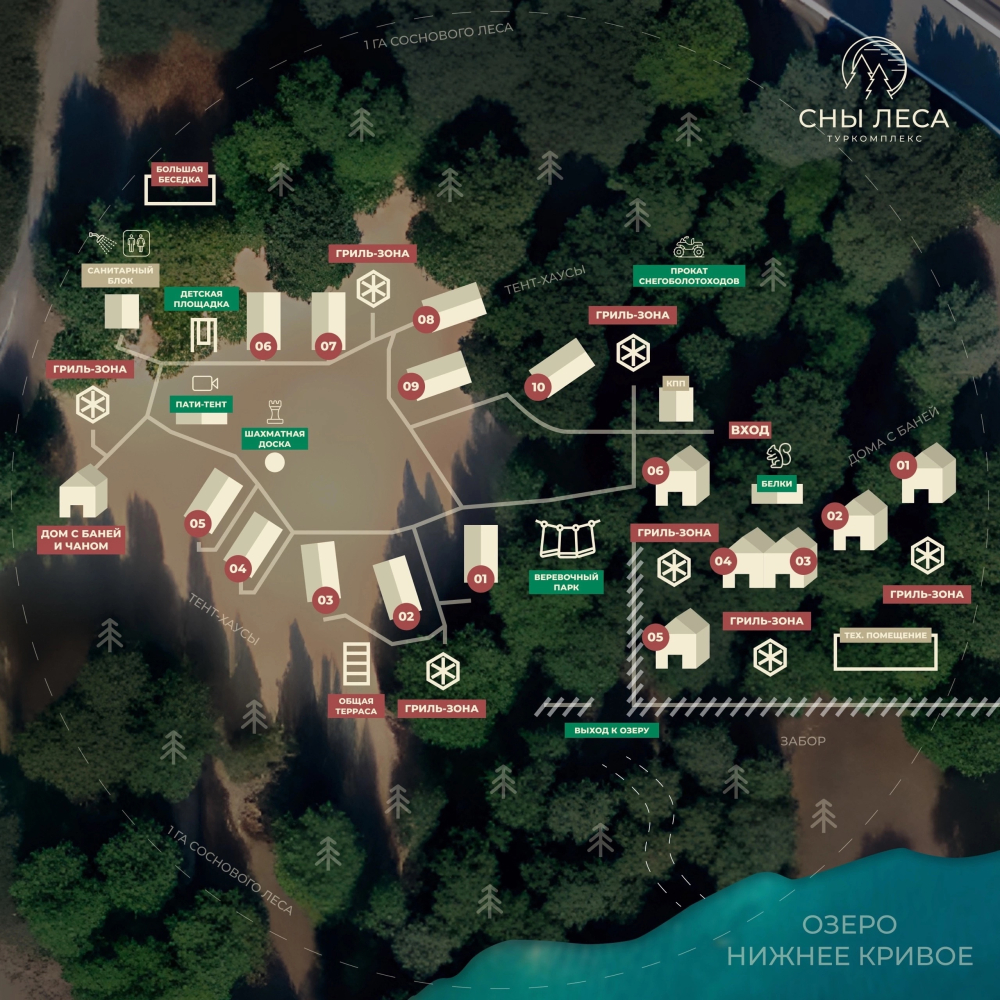Select the Тех. помещение label

885,636
